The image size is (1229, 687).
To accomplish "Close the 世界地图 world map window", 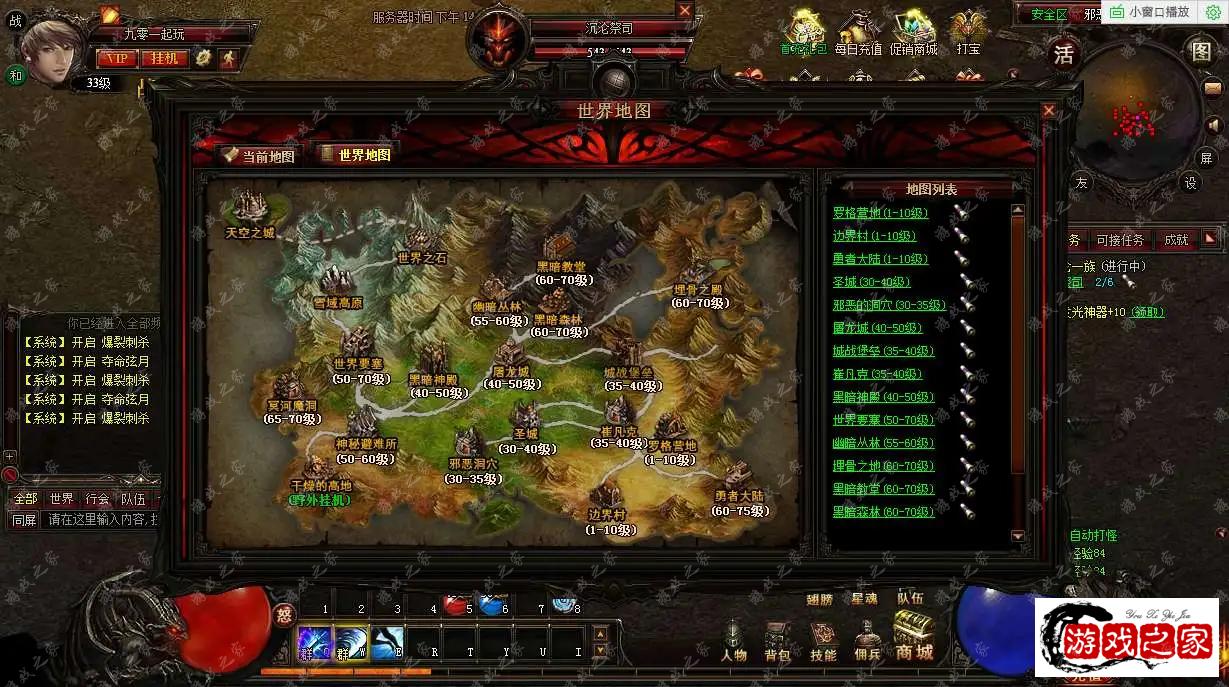I will 1048,111.
